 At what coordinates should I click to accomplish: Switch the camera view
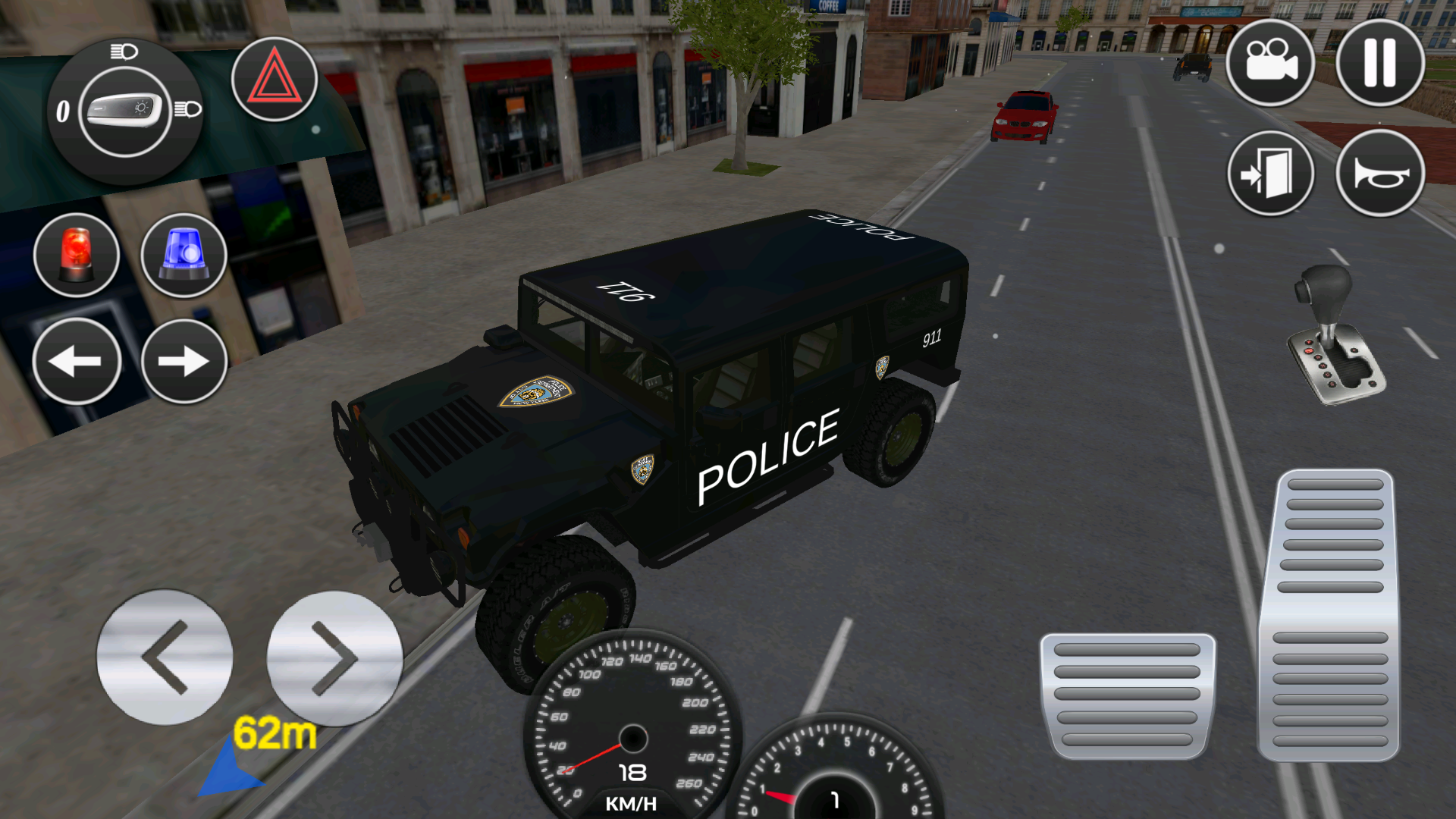coord(1271,64)
